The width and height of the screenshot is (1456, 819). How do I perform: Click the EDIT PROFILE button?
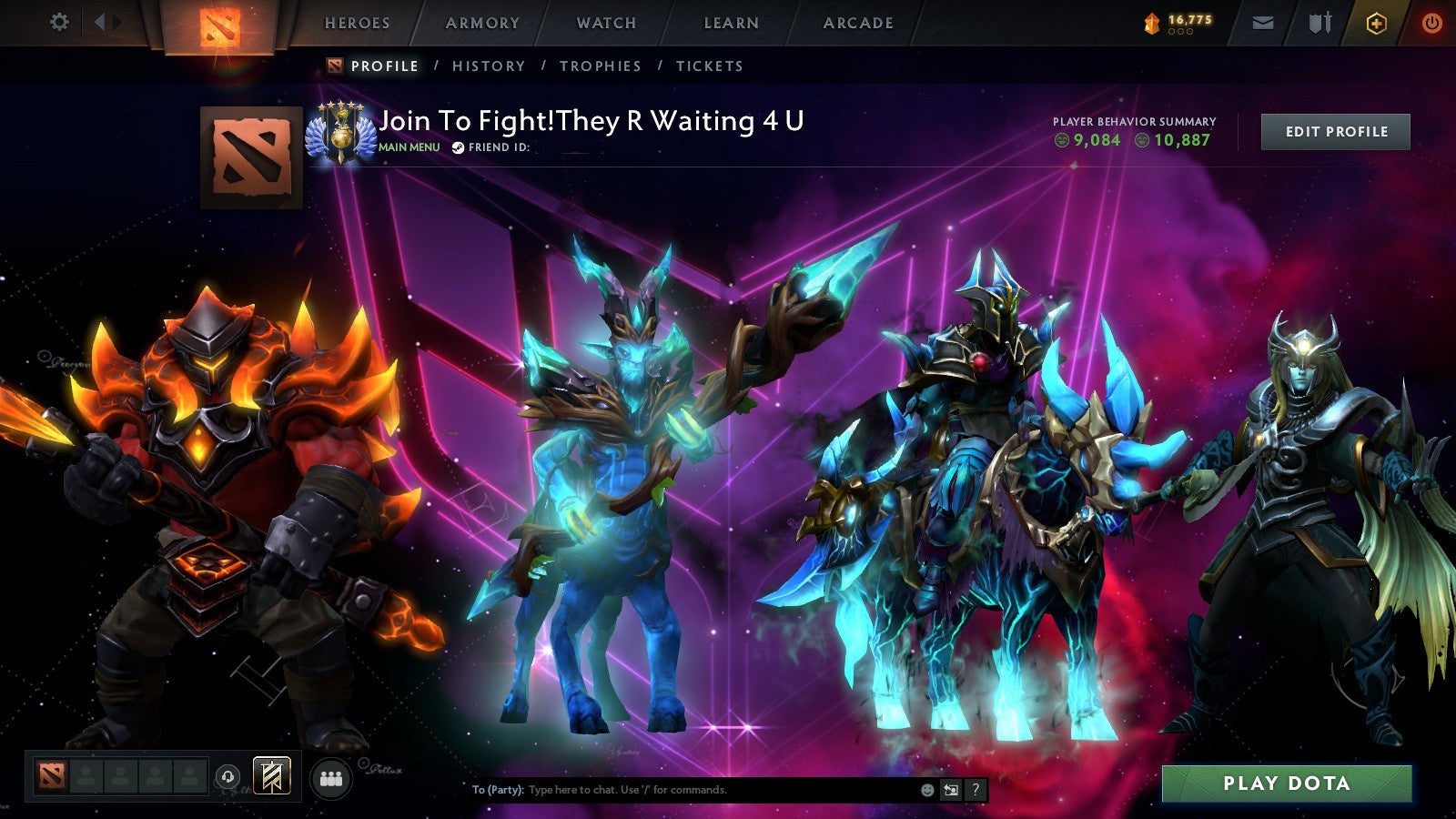[x=1334, y=131]
